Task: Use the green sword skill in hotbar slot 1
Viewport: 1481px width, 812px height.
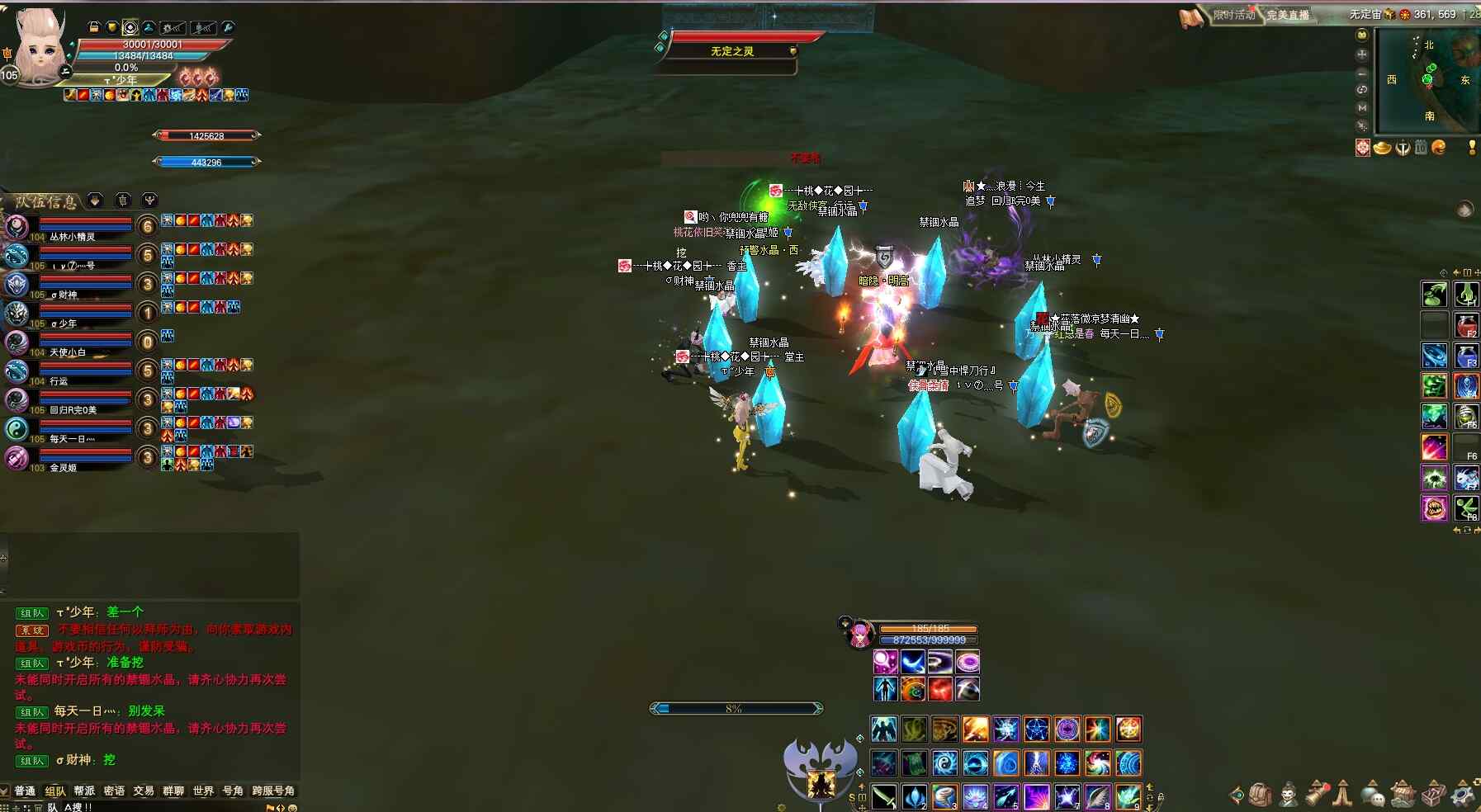Action: tap(884, 797)
